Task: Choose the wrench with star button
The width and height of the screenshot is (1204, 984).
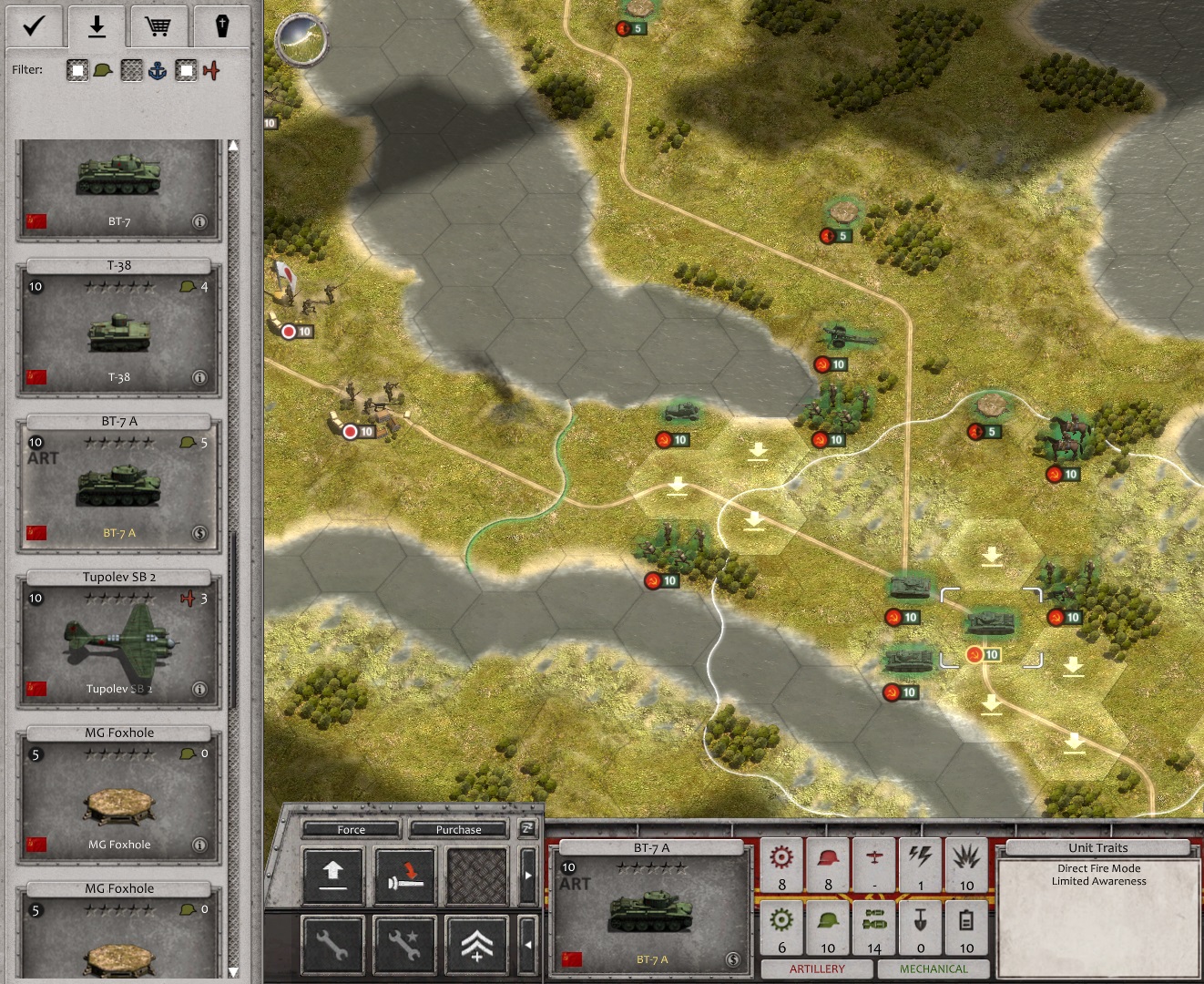Action: pyautogui.click(x=405, y=945)
